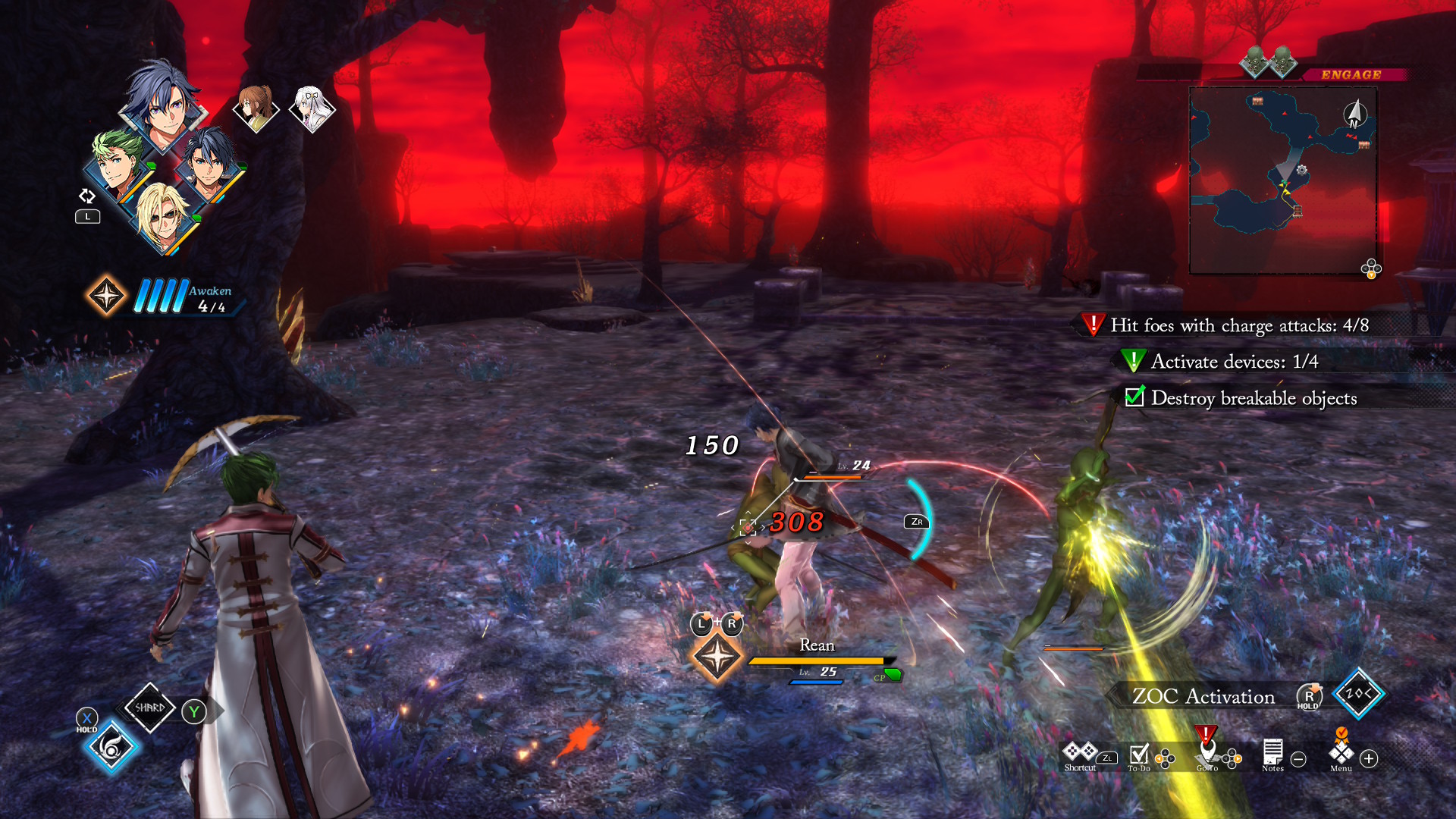1456x819 pixels.
Task: Open the main Menu
Action: (x=1341, y=754)
